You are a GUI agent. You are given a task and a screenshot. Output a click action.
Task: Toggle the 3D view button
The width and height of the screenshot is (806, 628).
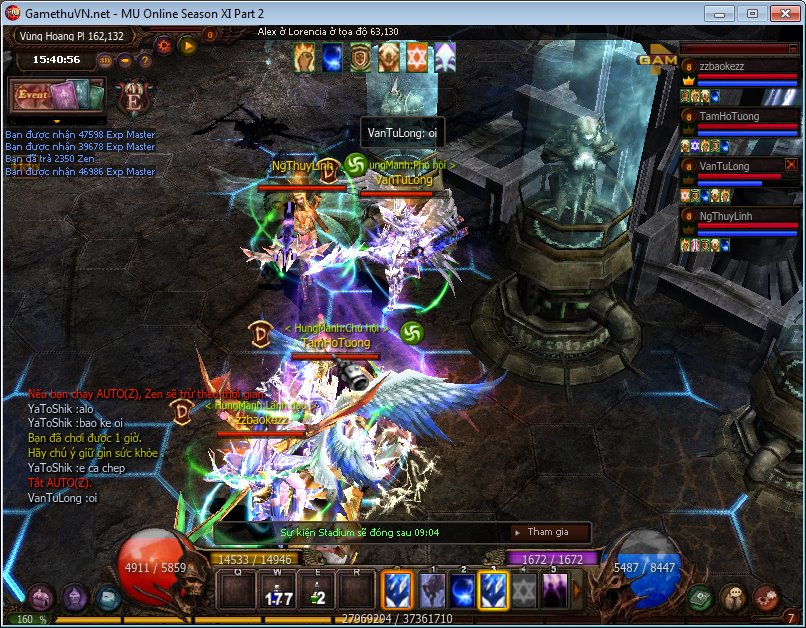click(105, 60)
